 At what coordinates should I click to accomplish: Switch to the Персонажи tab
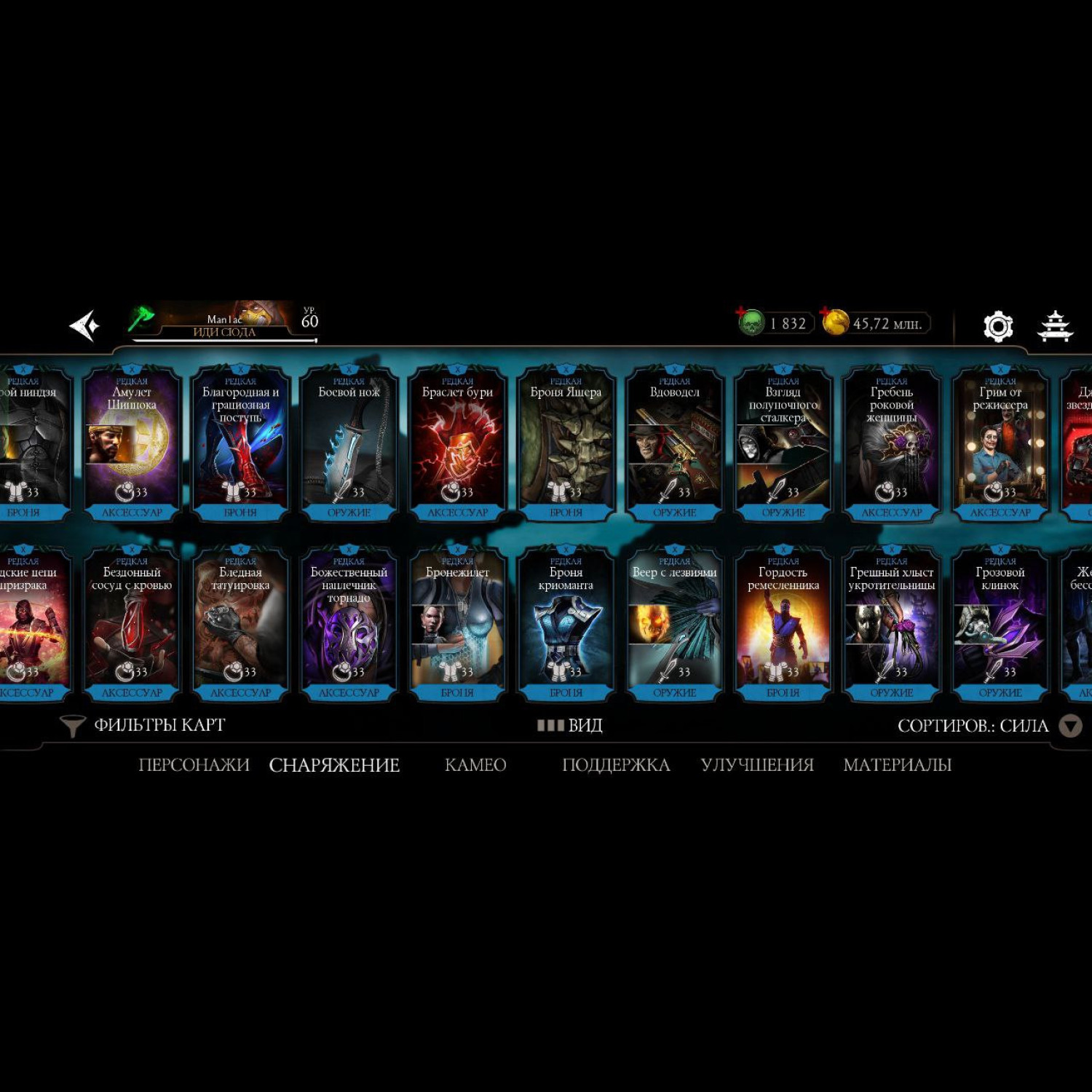tap(194, 764)
